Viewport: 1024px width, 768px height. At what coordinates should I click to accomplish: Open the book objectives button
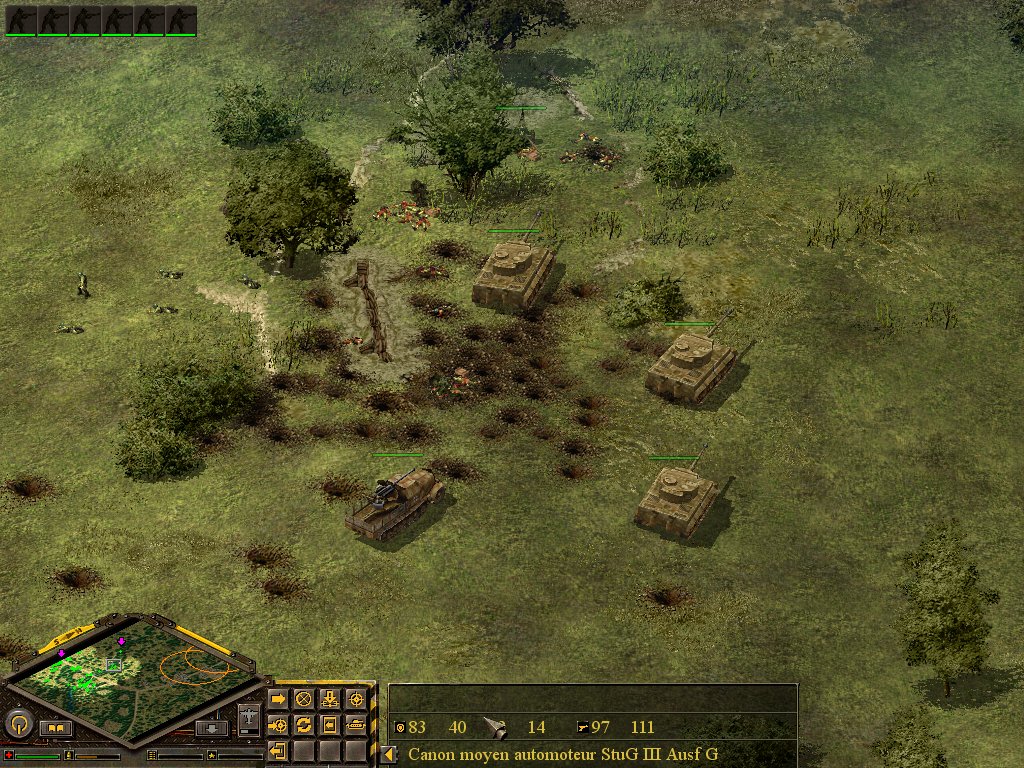(x=56, y=728)
